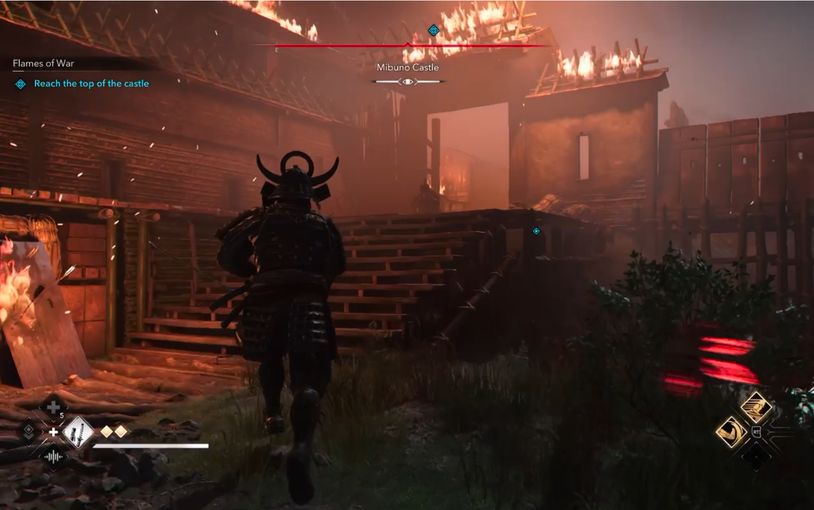Click the blue diamond objective waypoint marker
This screenshot has width=814, height=510.
(x=537, y=231)
